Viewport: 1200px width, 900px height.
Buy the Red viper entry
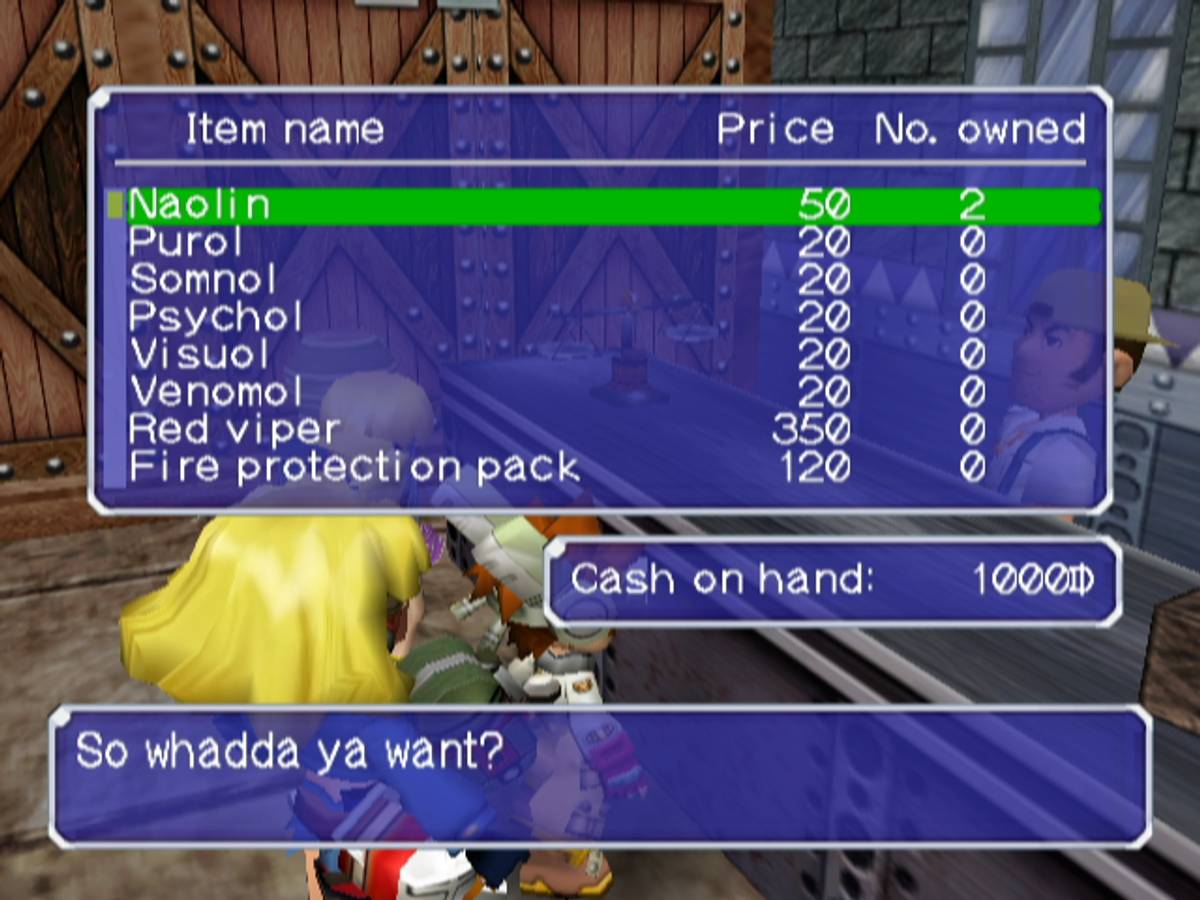(234, 430)
